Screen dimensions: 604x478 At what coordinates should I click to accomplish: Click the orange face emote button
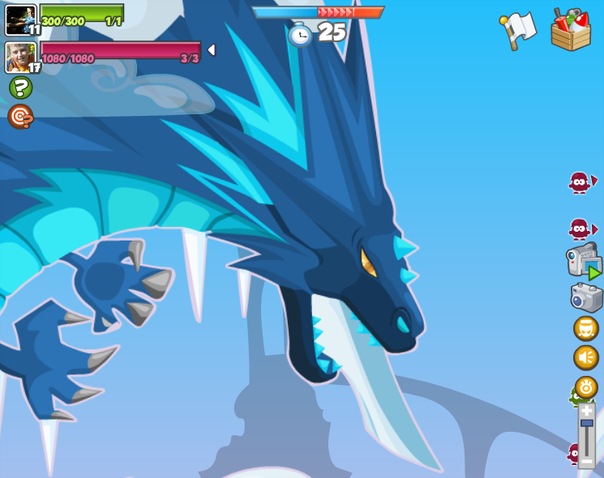585,328
